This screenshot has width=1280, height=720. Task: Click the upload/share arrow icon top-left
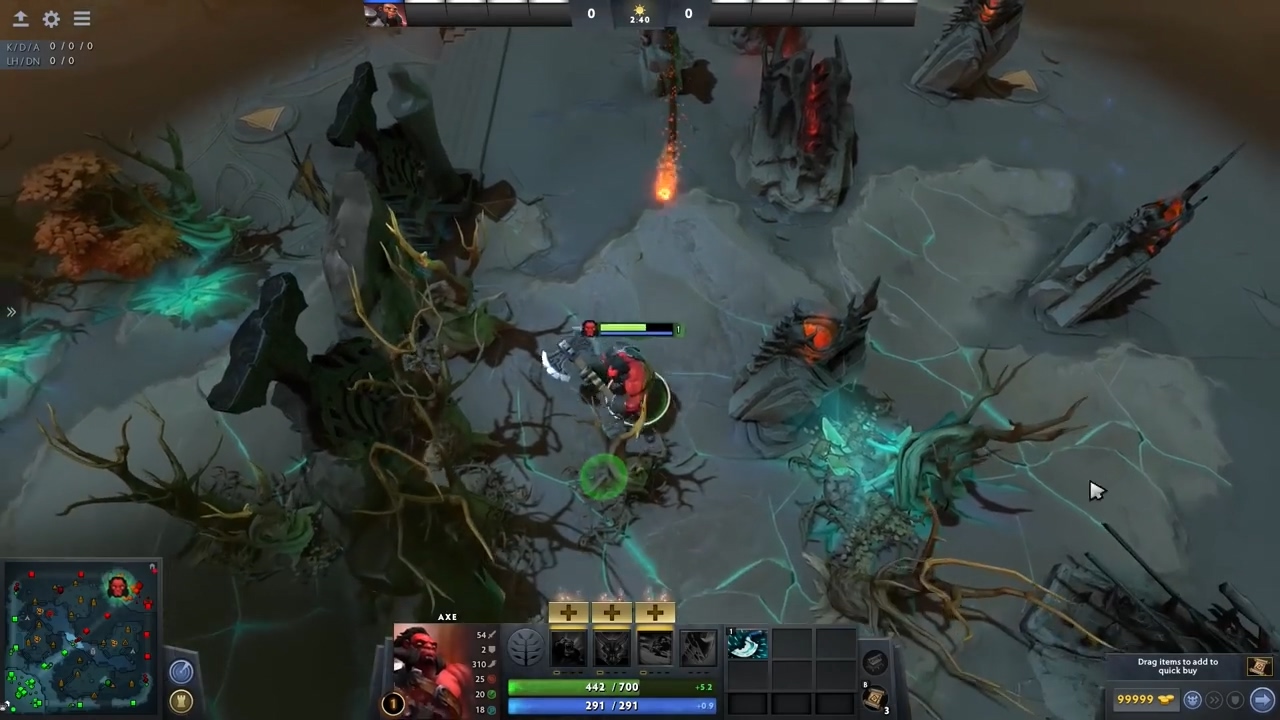(x=20, y=18)
